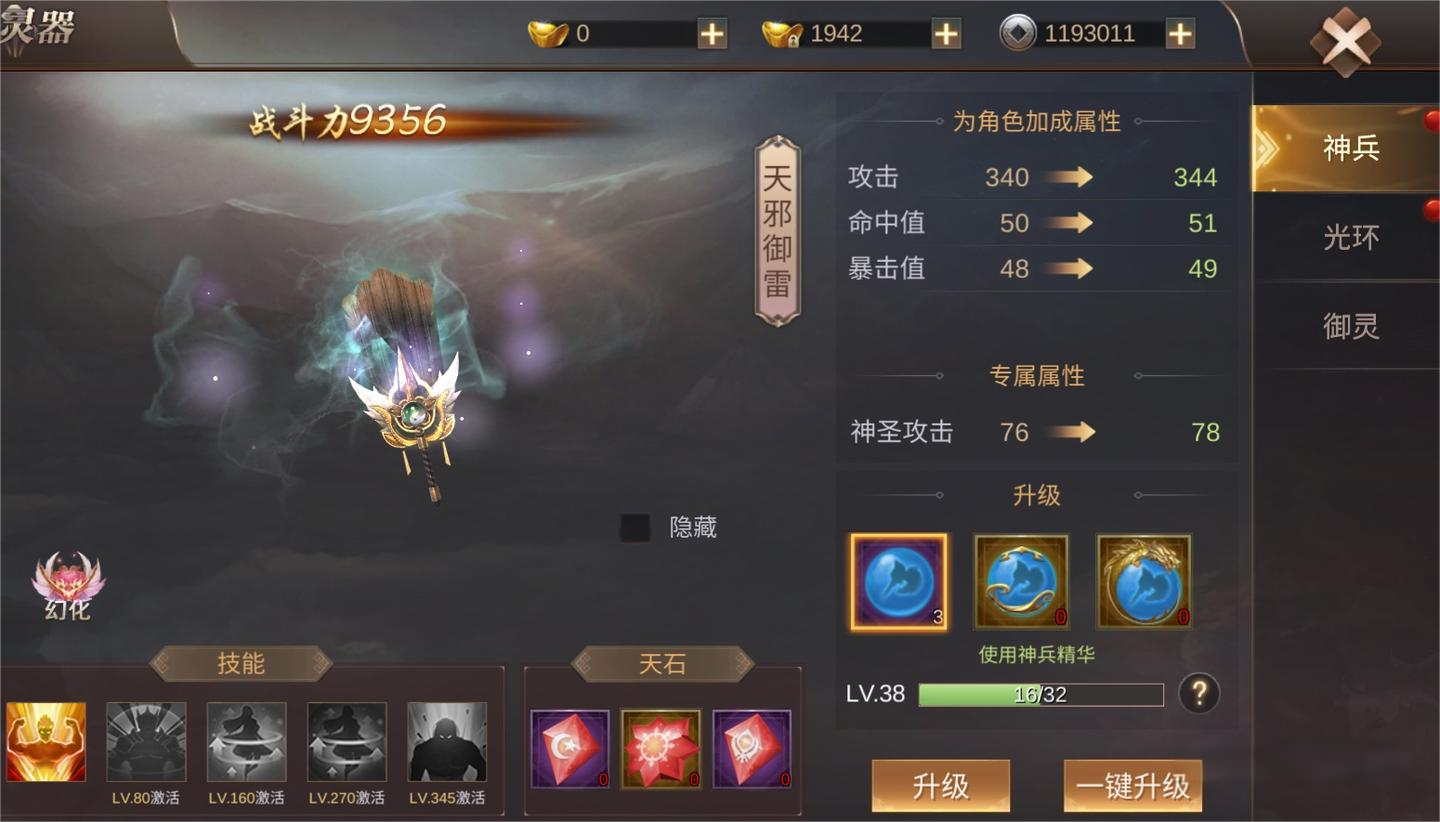This screenshot has height=822, width=1440.
Task: Click the LV.160激活 locked skill icon
Action: [246, 741]
